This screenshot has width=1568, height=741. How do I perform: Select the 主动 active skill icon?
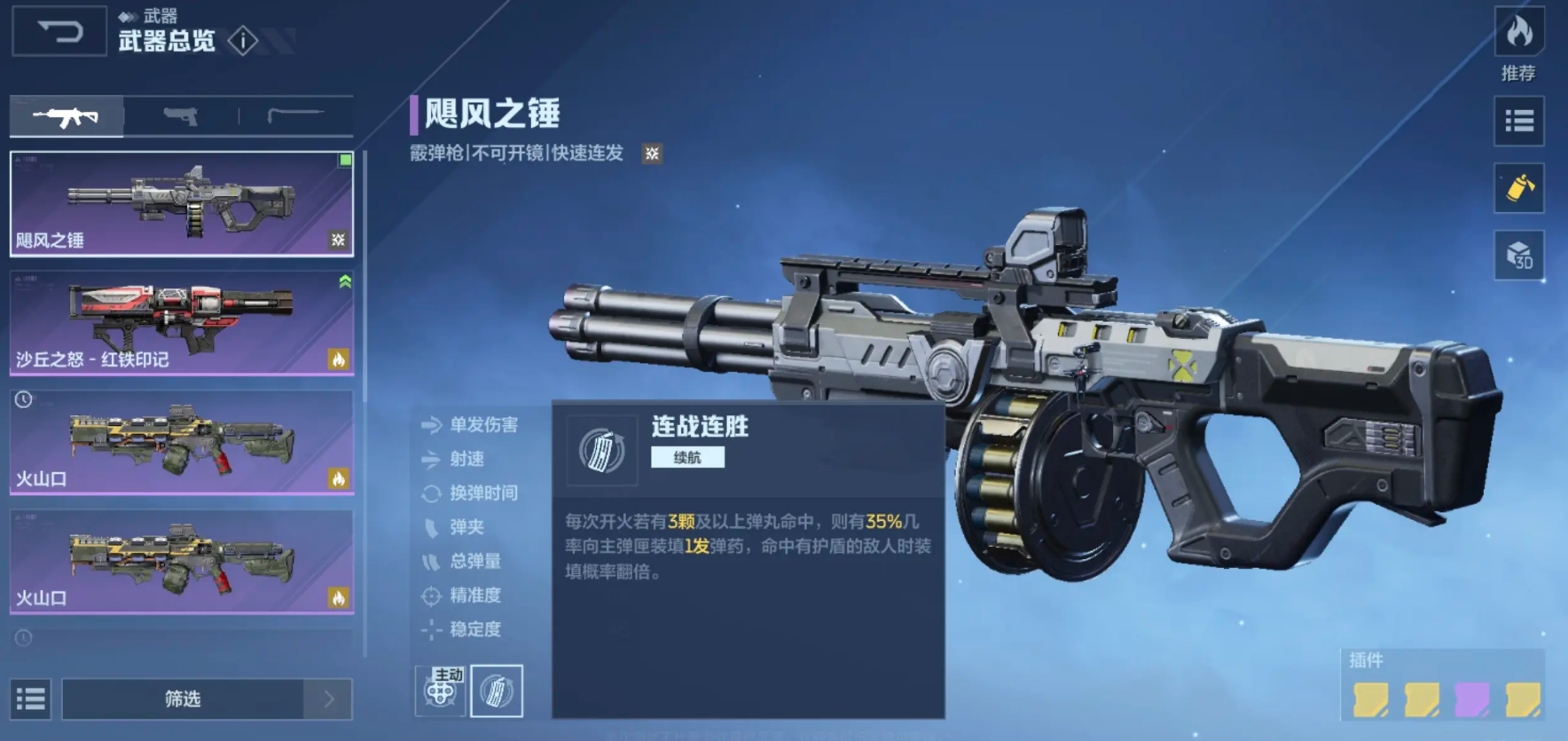441,690
